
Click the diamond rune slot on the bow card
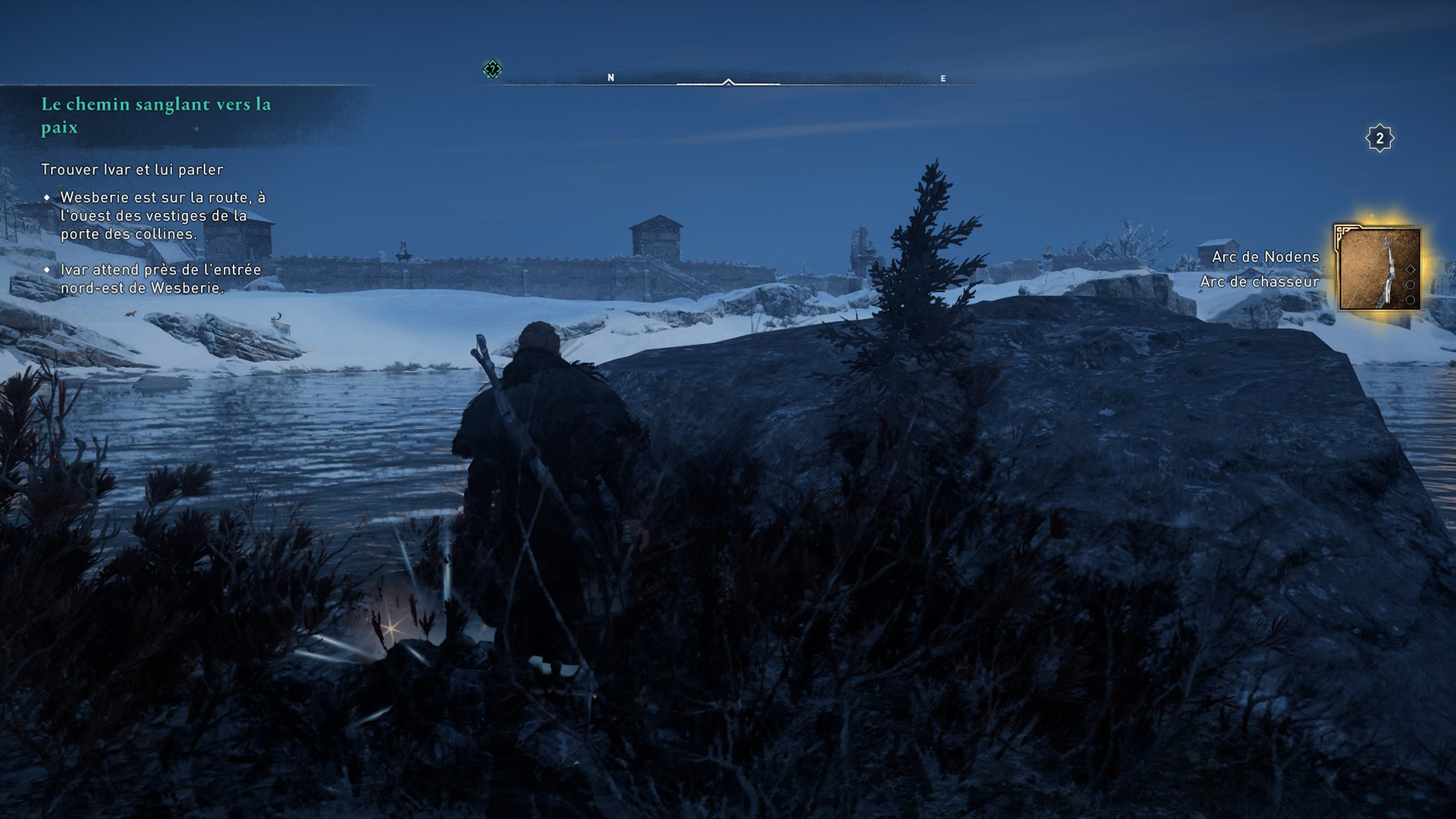[1410, 269]
